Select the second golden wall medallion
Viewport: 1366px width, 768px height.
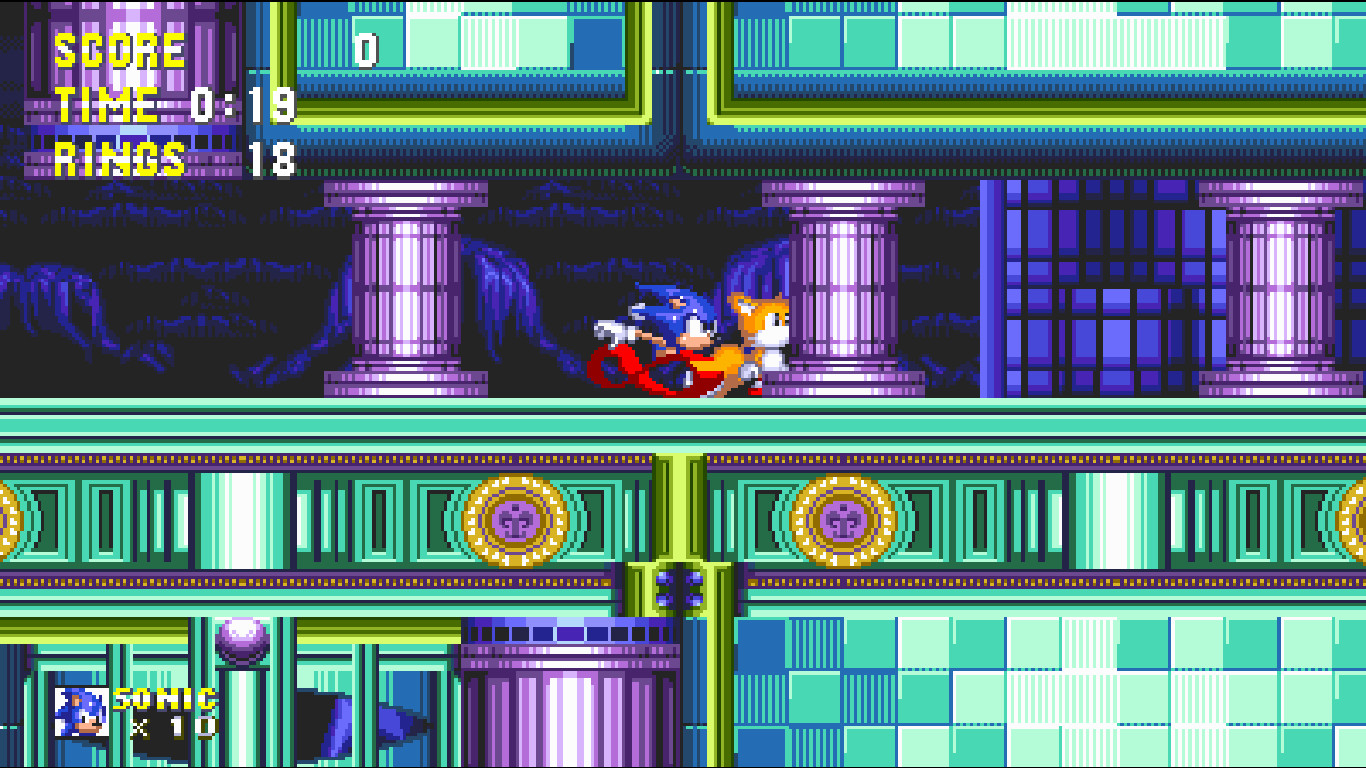[x=843, y=519]
